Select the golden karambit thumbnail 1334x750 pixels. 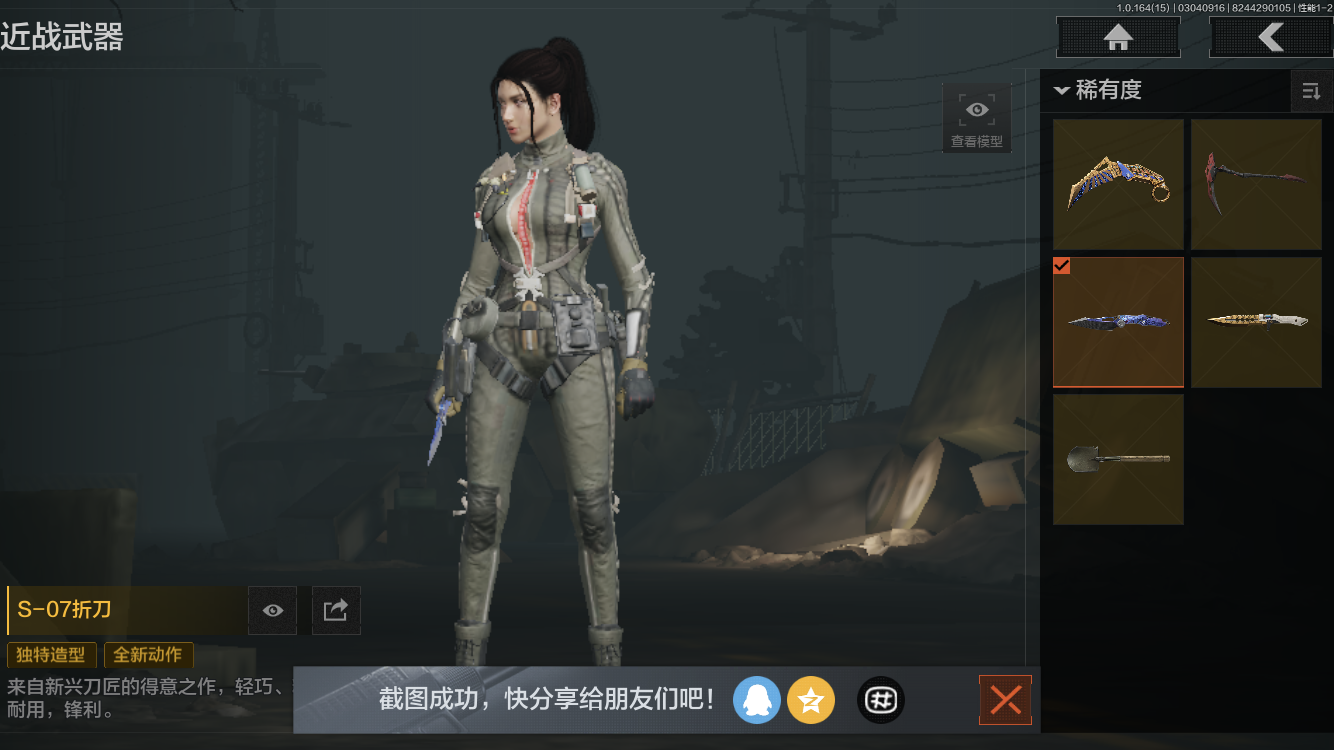[1118, 184]
